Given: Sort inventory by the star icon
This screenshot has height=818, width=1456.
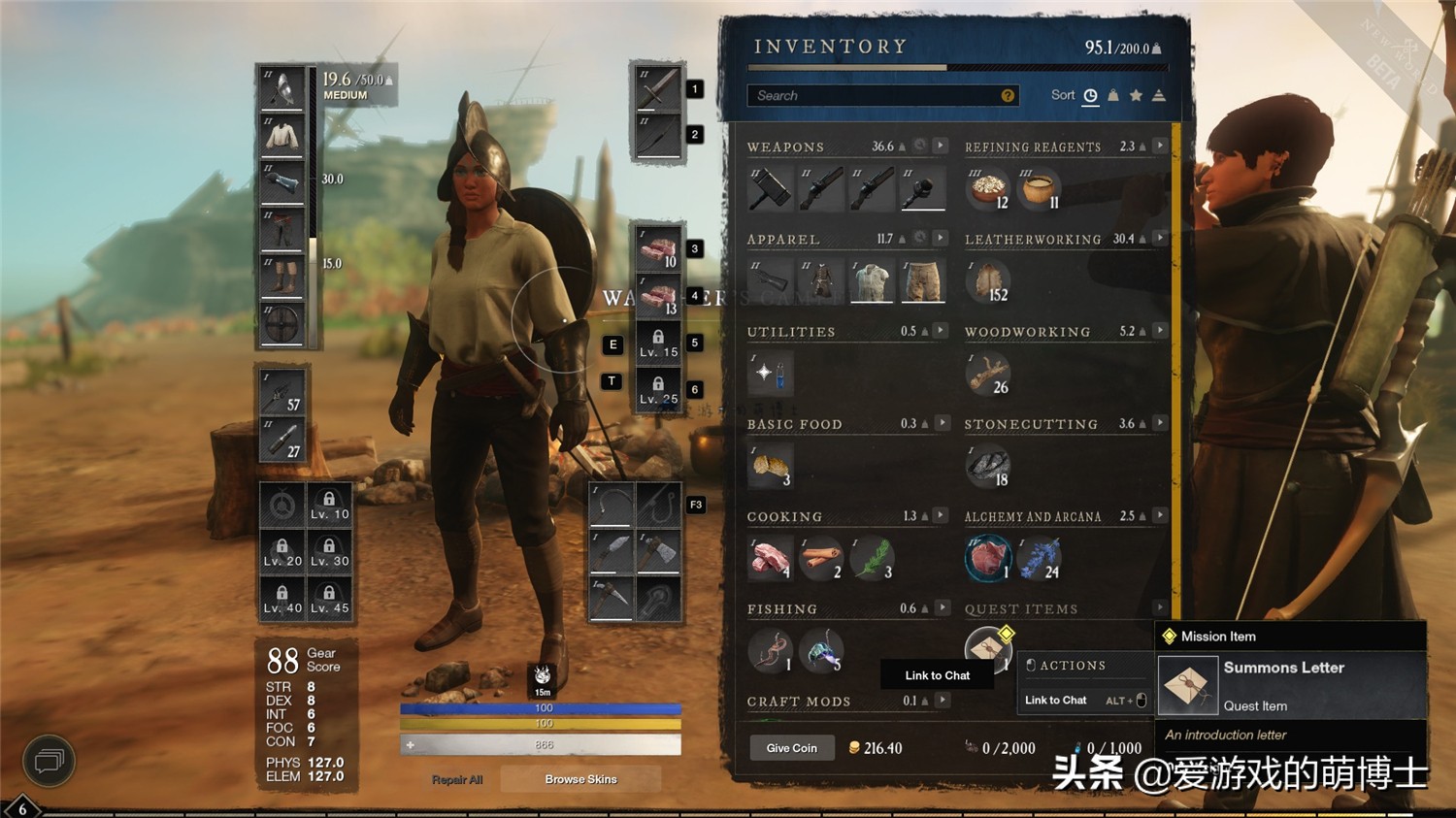Looking at the screenshot, I should [1136, 95].
